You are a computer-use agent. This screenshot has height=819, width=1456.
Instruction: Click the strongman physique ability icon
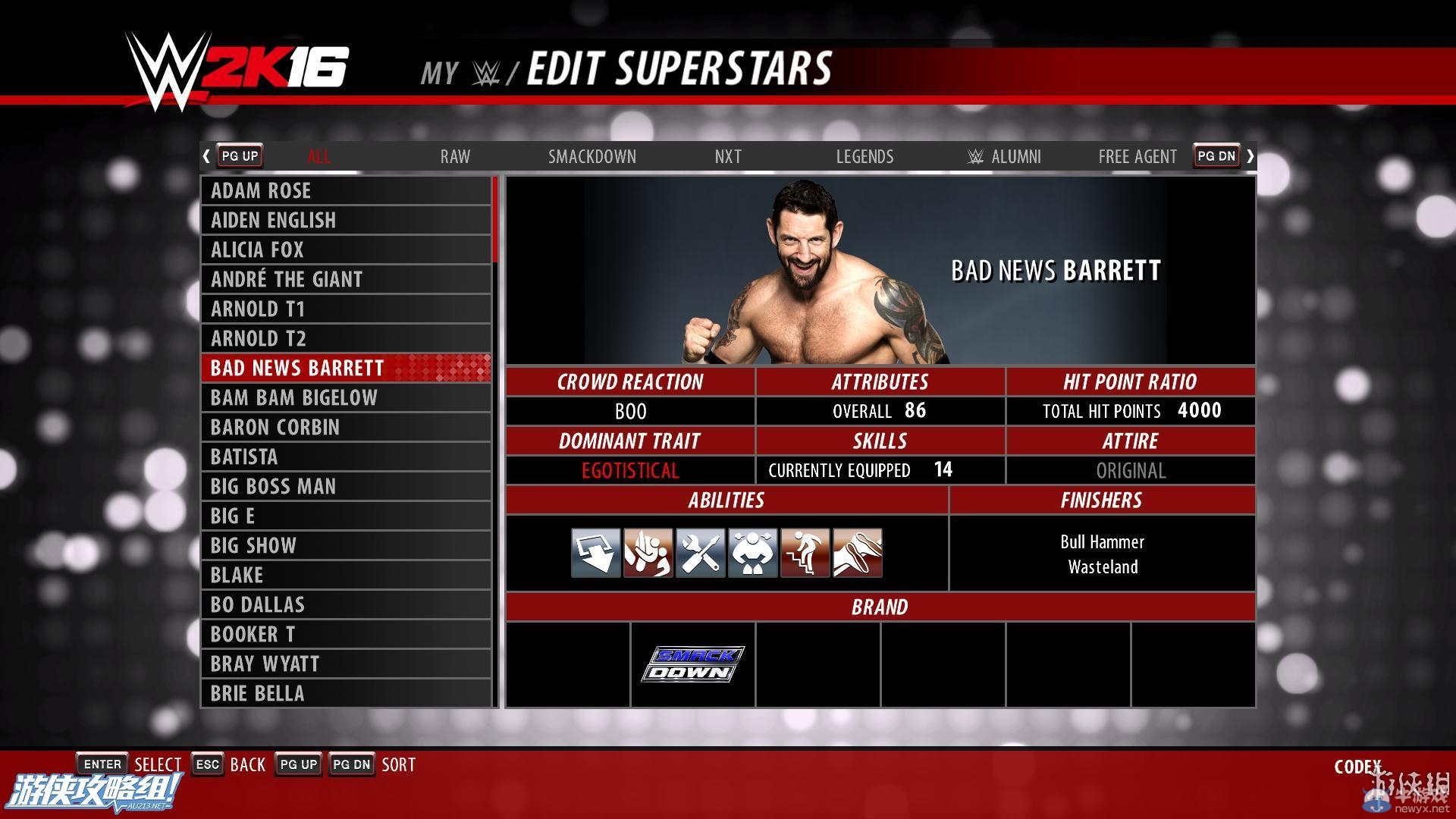point(753,553)
